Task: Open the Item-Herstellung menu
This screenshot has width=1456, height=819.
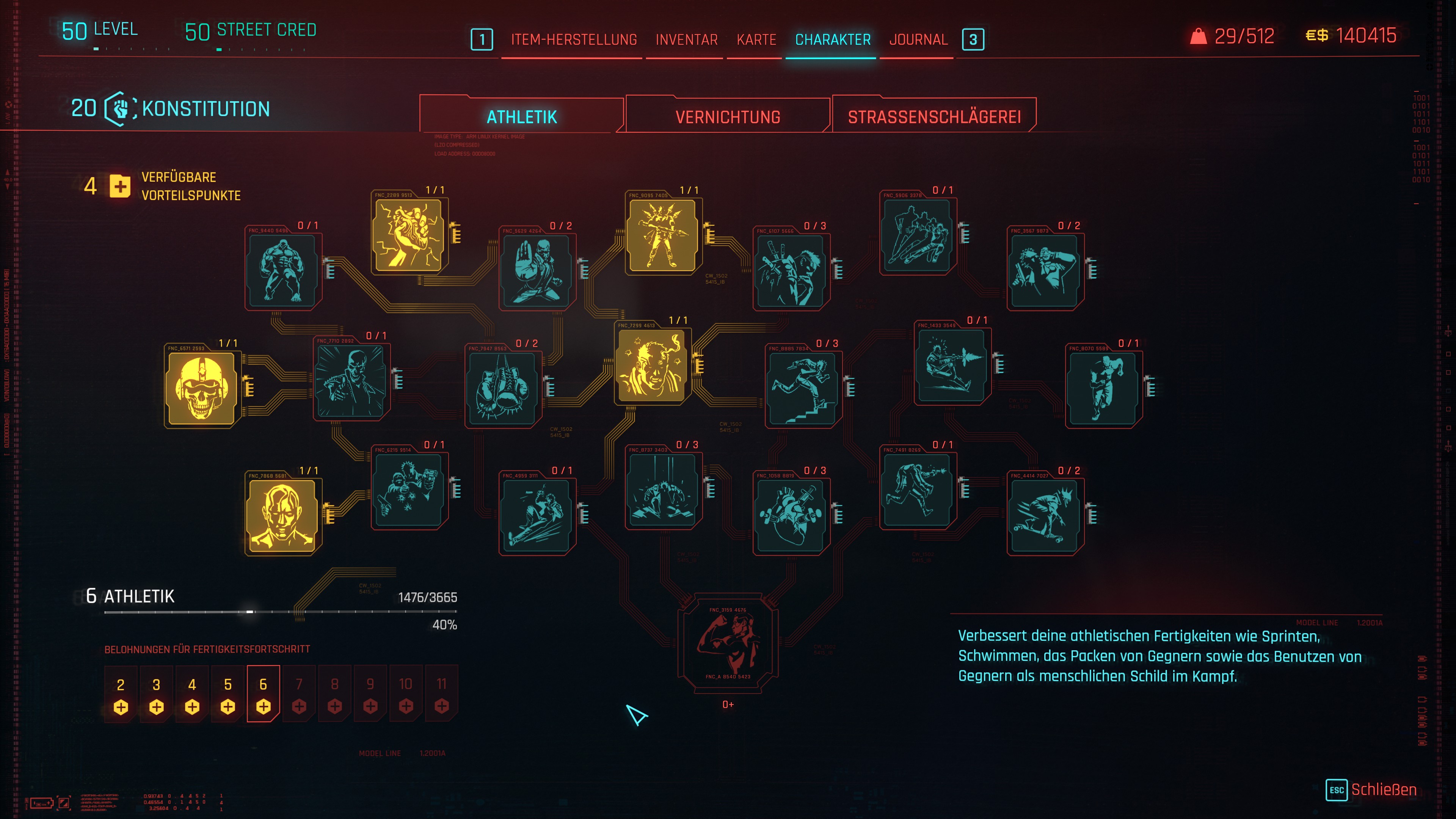Action: tap(574, 39)
